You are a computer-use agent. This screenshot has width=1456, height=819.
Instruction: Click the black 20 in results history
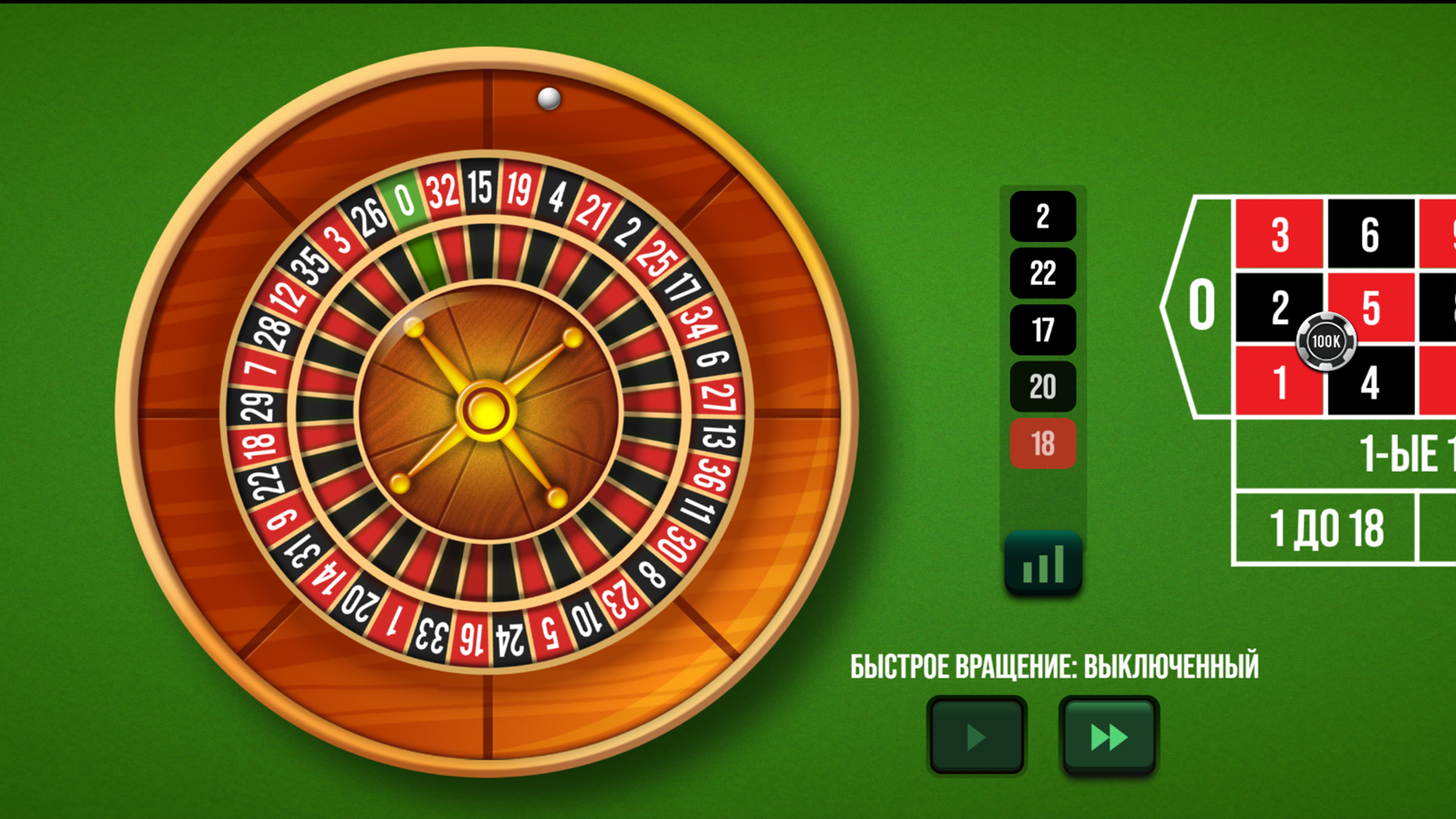(1042, 387)
